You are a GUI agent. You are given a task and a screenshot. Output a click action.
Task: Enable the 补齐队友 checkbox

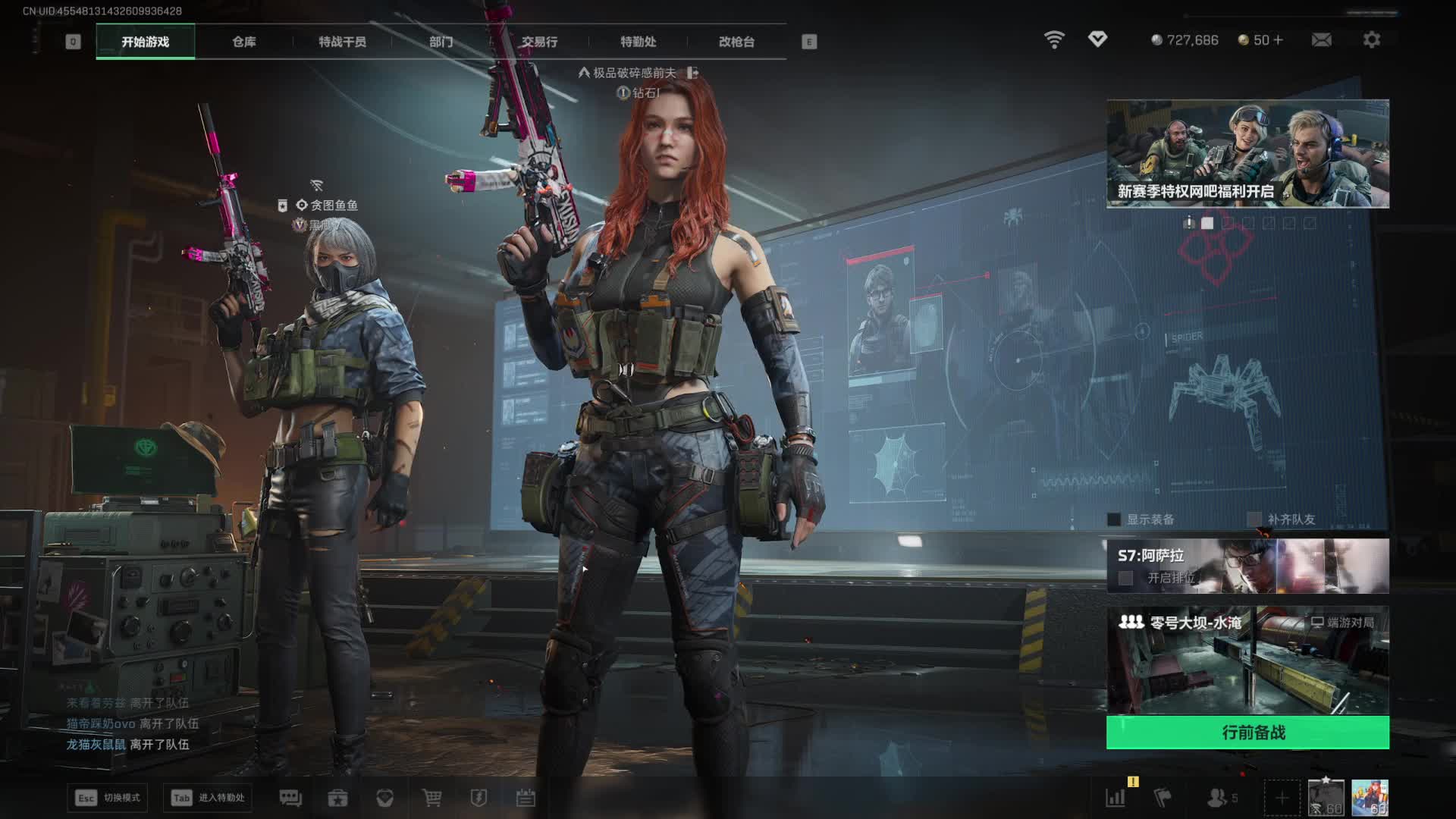point(1254,519)
